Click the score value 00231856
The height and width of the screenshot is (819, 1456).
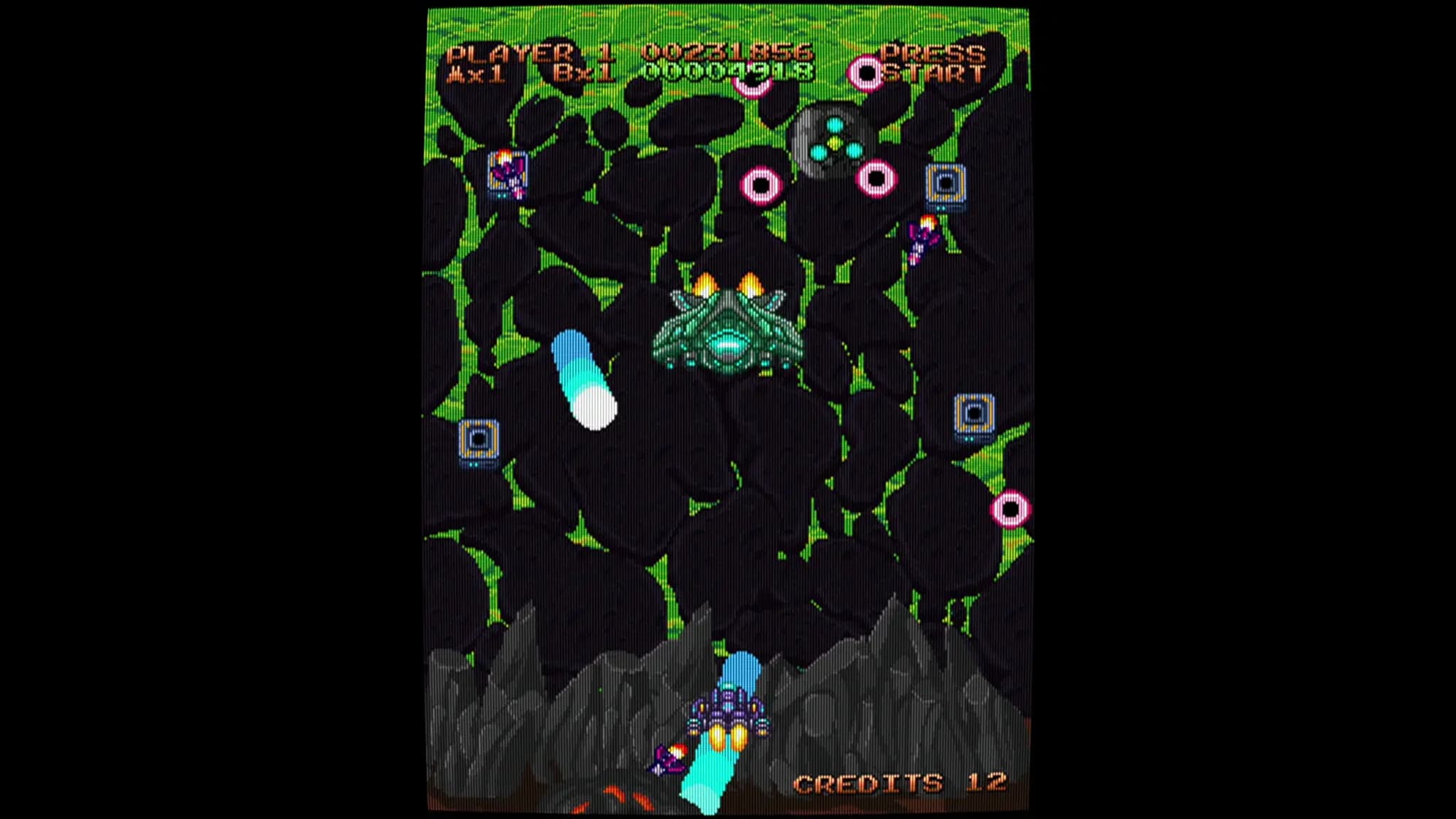pyautogui.click(x=727, y=50)
